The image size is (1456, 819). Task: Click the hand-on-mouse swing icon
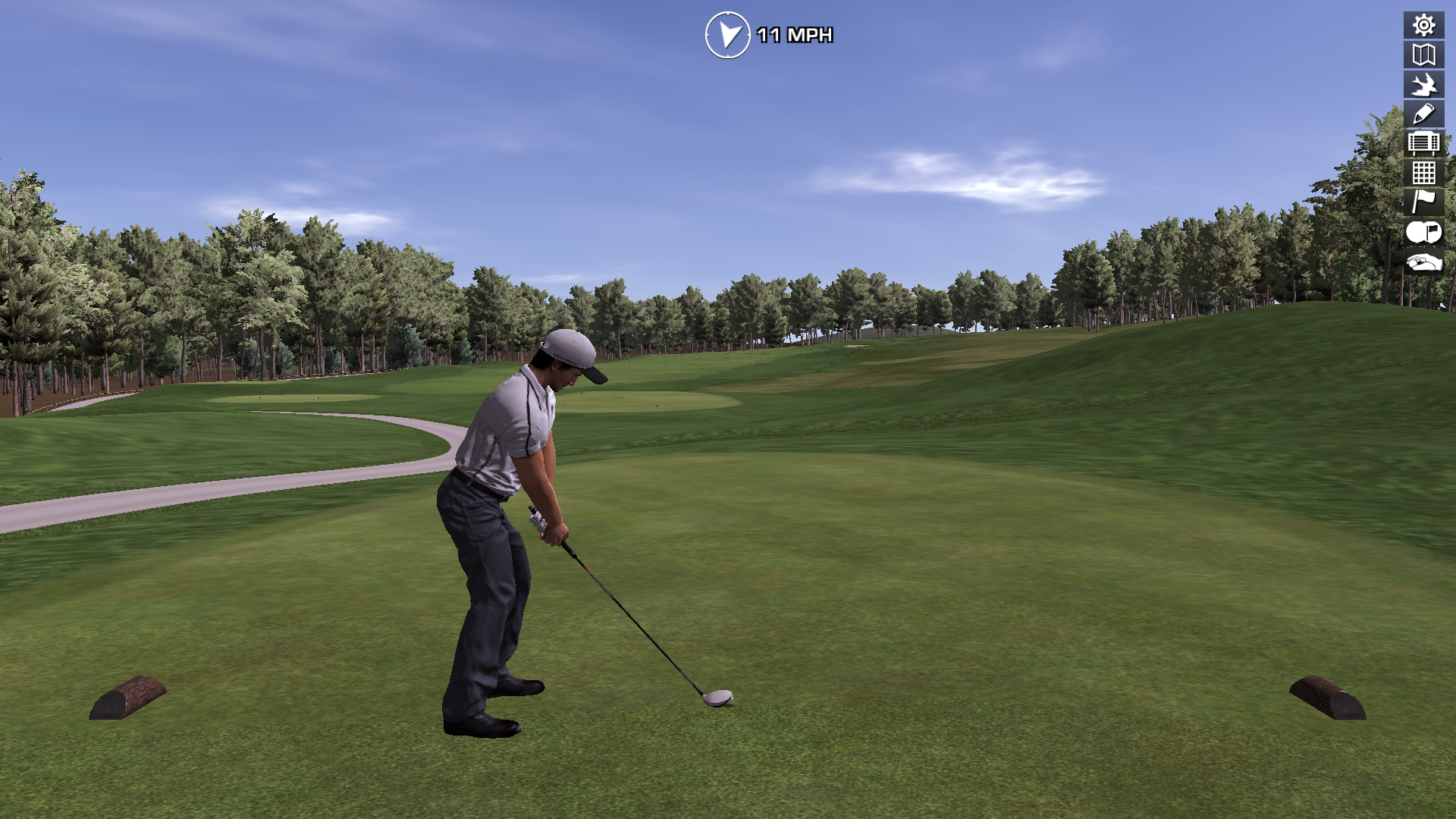click(1423, 262)
